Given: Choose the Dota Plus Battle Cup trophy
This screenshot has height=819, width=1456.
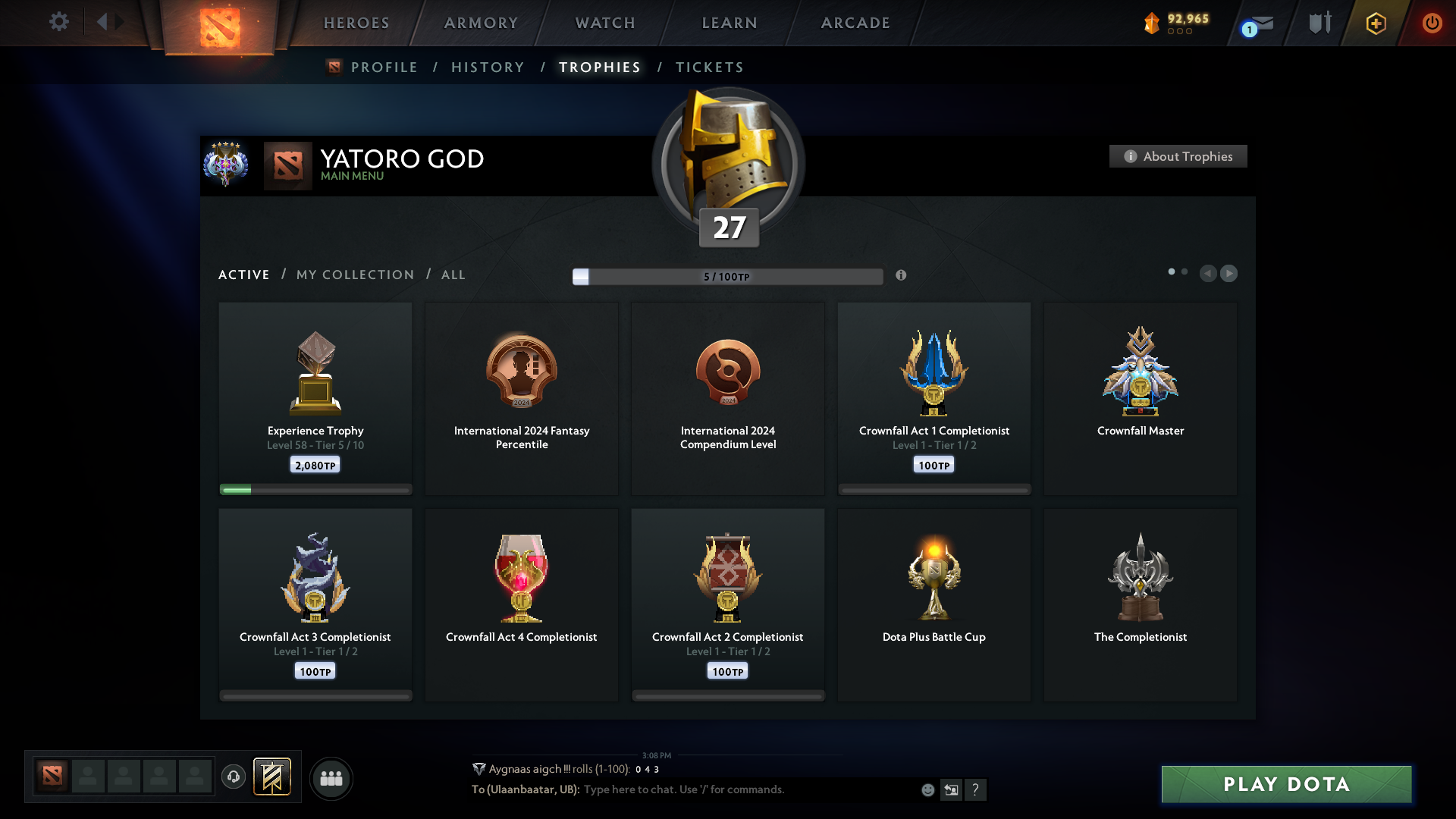Looking at the screenshot, I should [x=934, y=604].
